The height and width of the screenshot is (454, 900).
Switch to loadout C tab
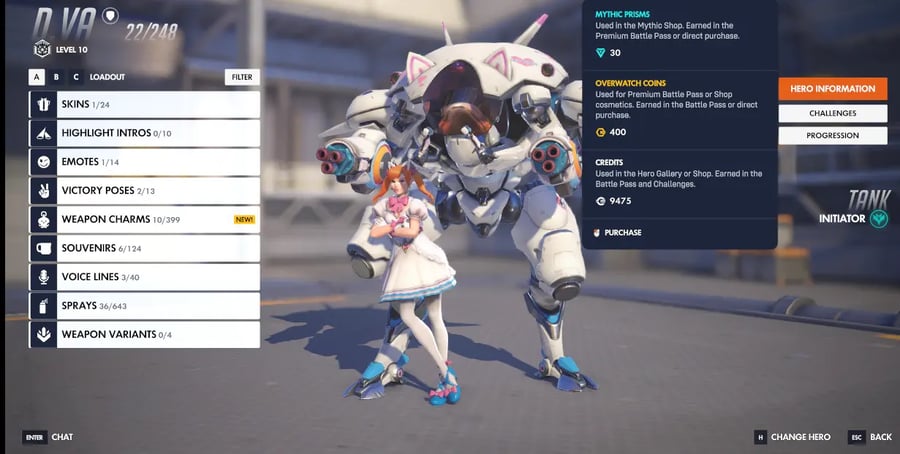pyautogui.click(x=75, y=76)
